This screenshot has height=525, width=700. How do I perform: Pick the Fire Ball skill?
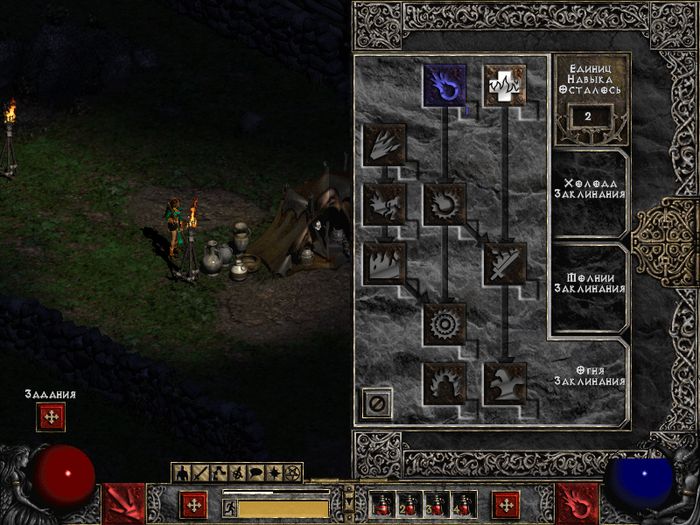[445, 204]
